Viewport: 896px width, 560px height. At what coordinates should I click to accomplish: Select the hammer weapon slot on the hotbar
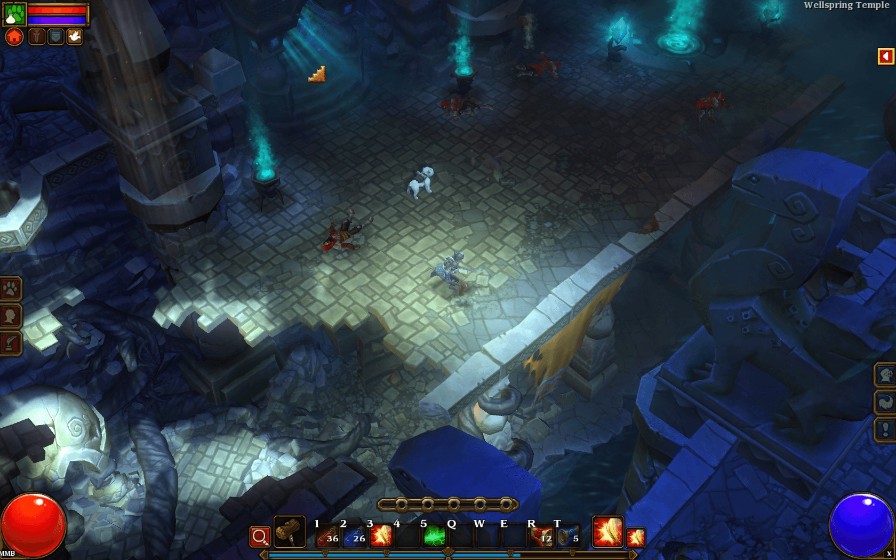290,533
